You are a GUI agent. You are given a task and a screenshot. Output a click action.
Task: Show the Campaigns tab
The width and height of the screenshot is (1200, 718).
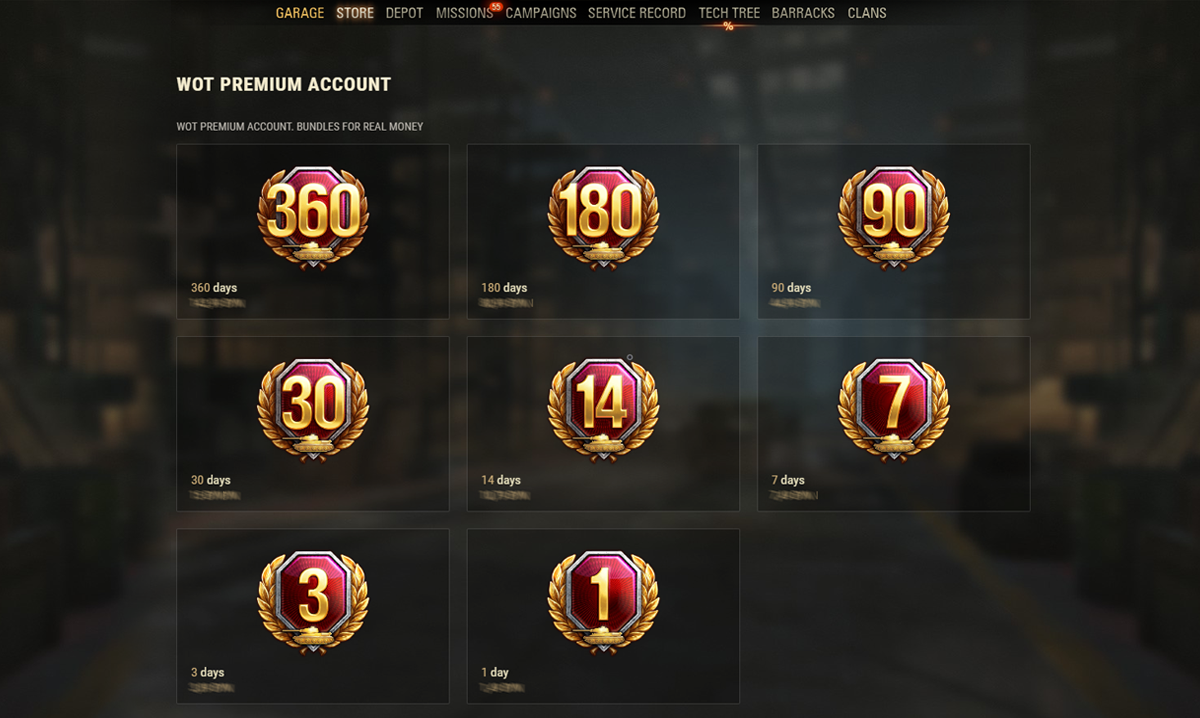coord(541,13)
